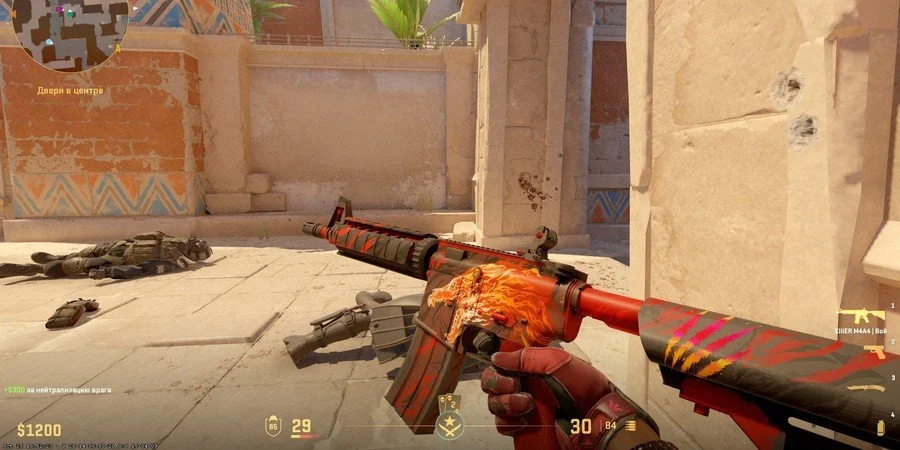The width and height of the screenshot is (900, 450).
Task: Switch to the pistol weapon slot
Action: pos(873,351)
